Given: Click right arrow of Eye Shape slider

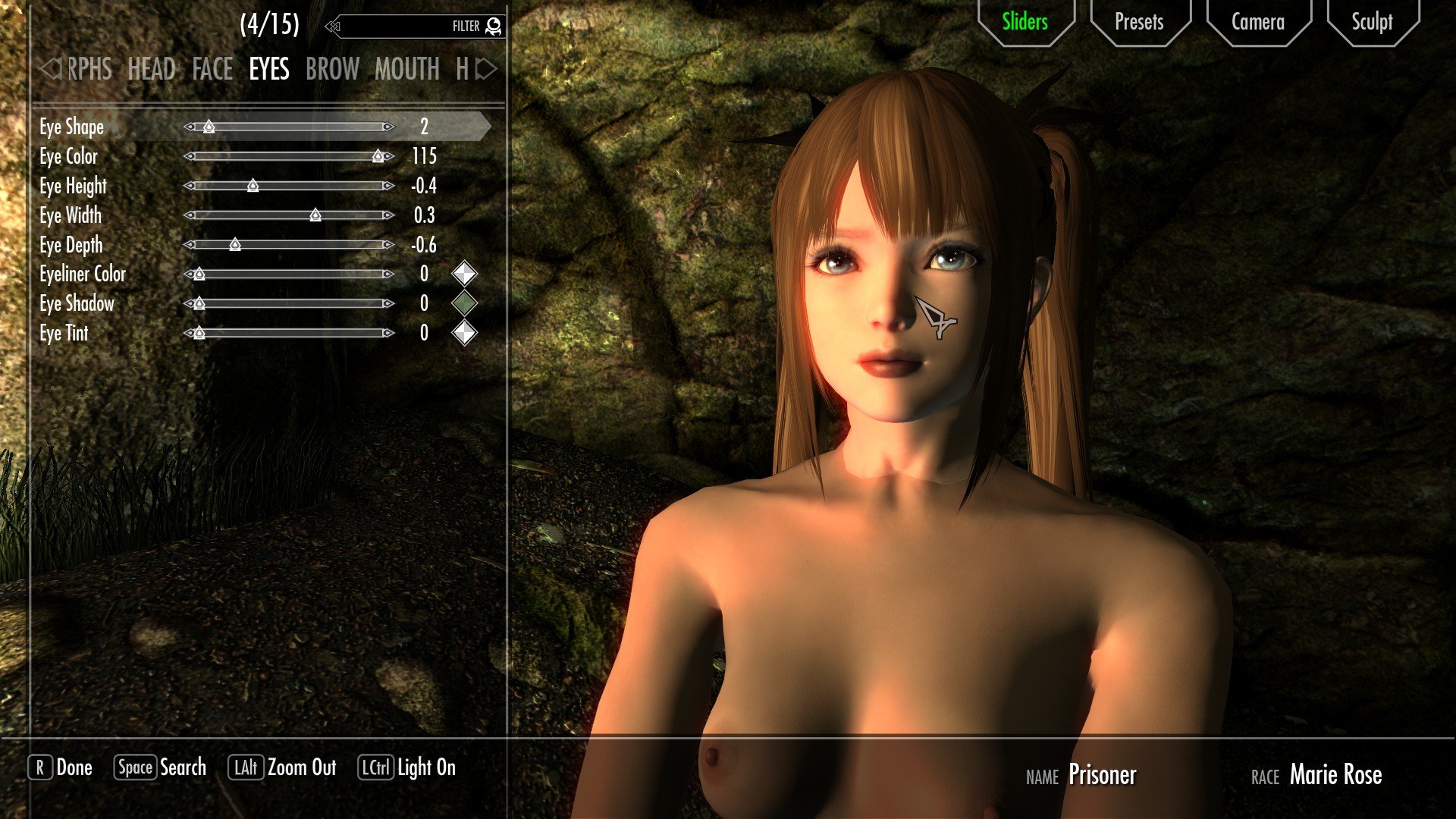Looking at the screenshot, I should pyautogui.click(x=388, y=127).
